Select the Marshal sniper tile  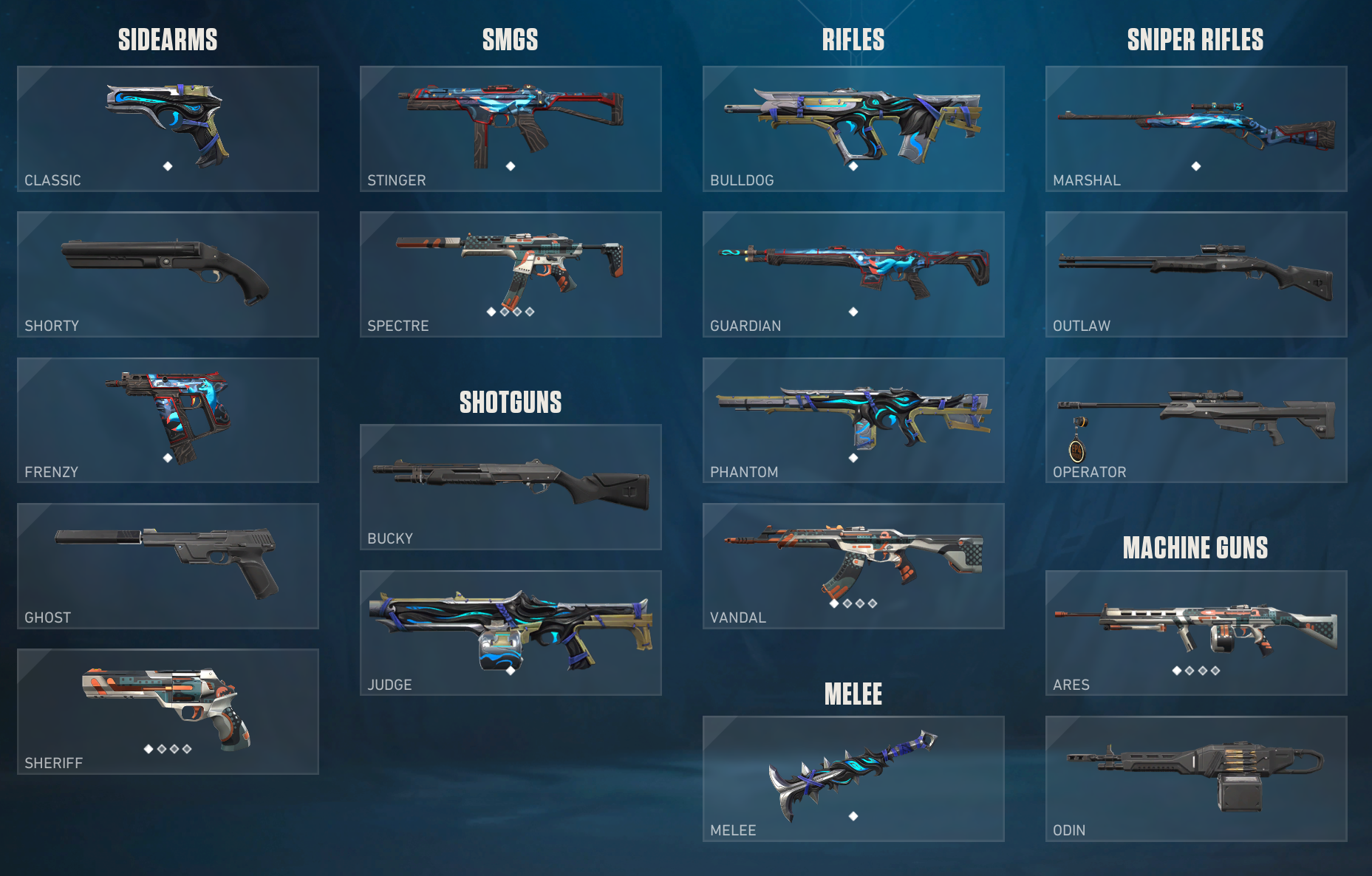coord(1196,129)
